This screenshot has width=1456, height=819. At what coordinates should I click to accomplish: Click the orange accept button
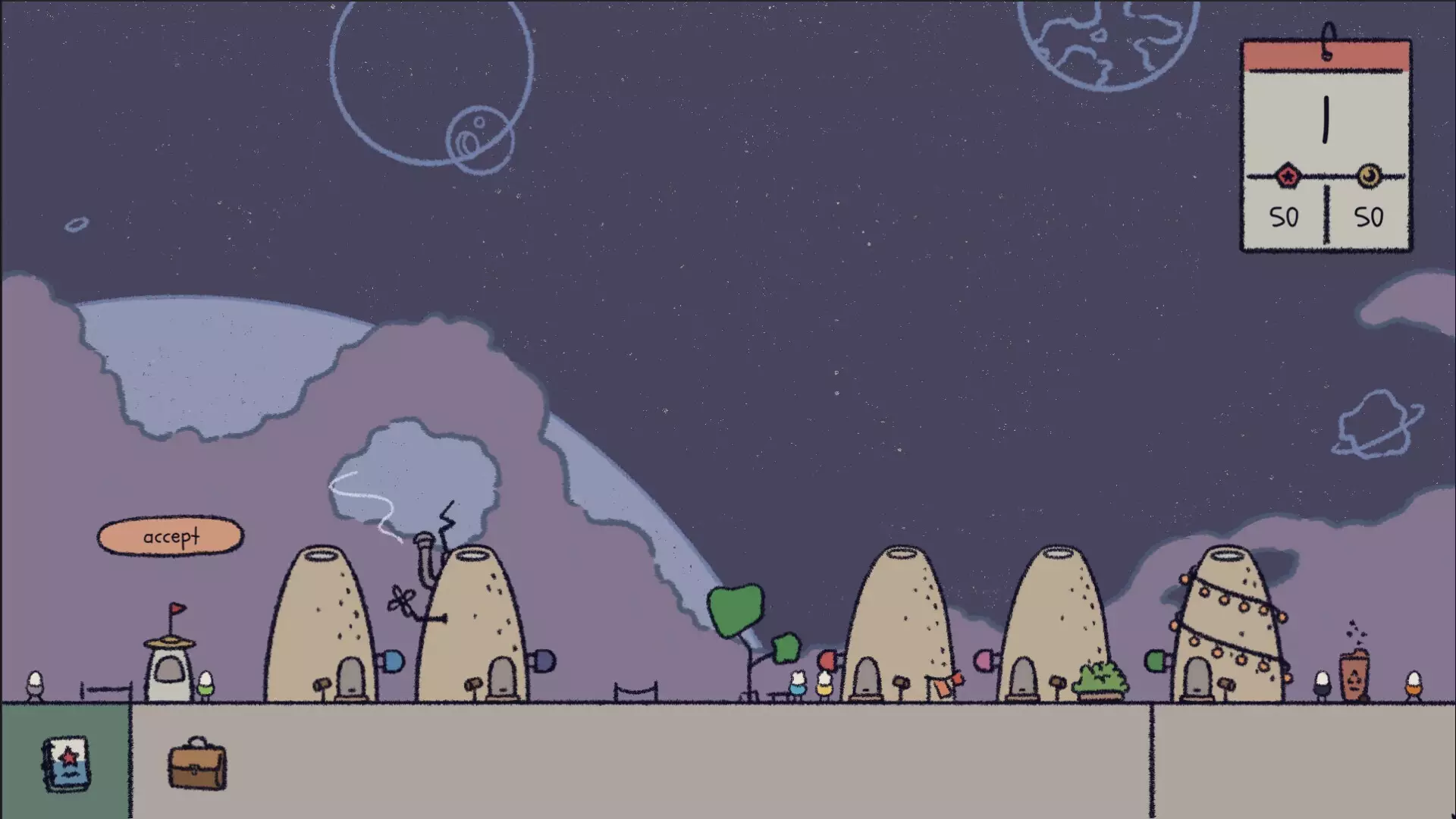pos(171,537)
